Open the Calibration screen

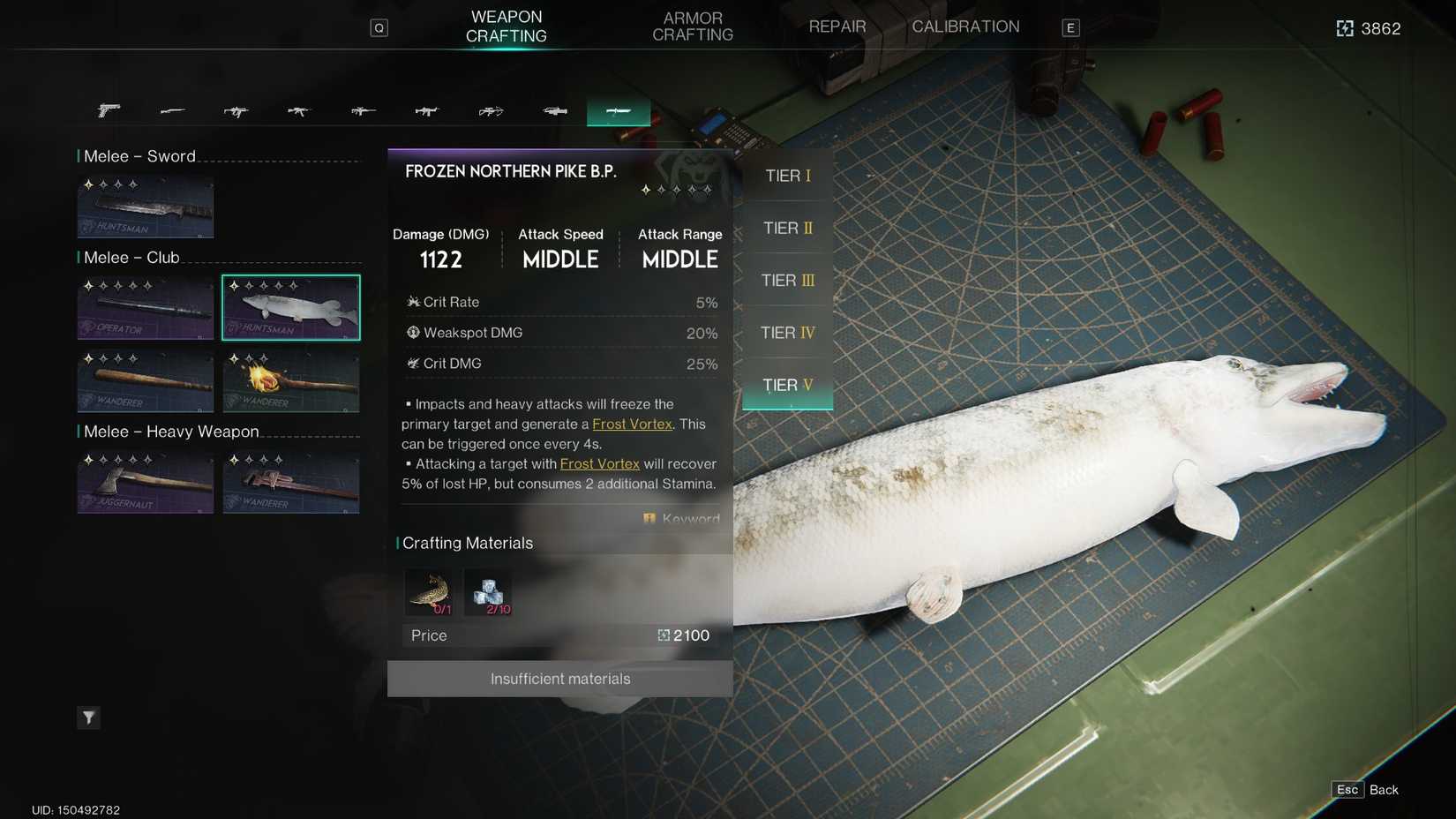[x=965, y=26]
